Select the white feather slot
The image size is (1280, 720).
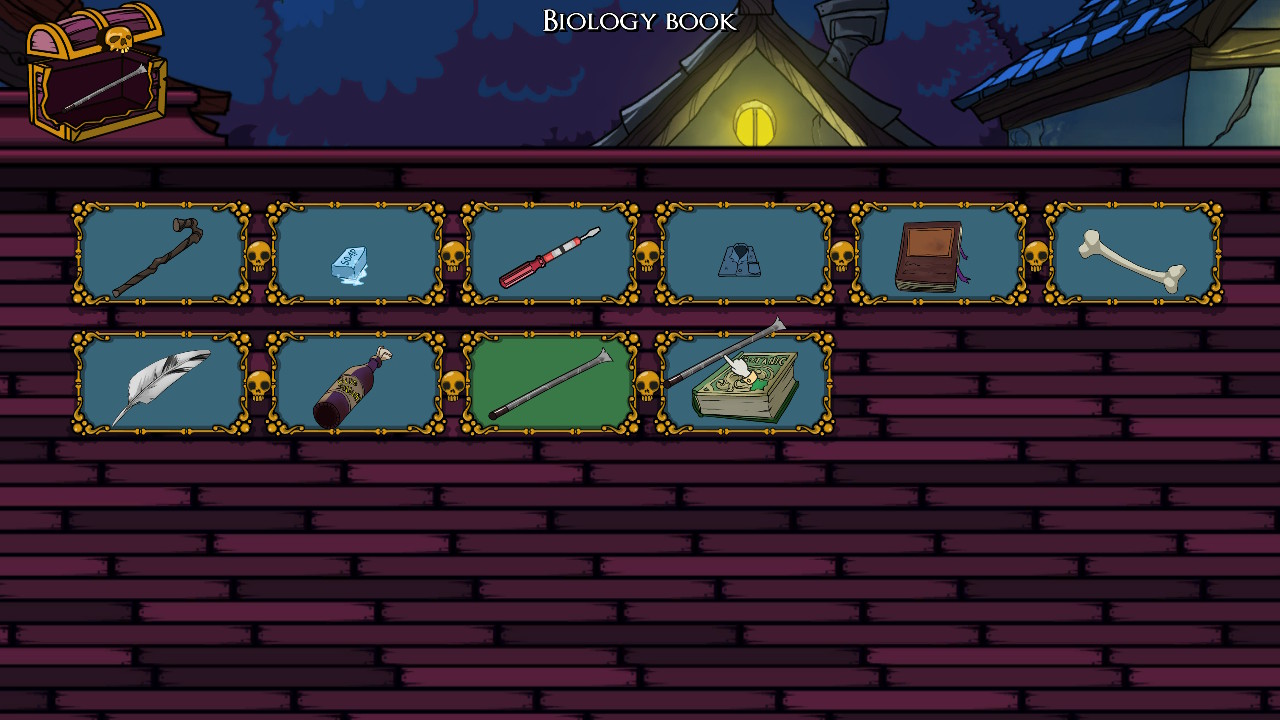tap(160, 384)
